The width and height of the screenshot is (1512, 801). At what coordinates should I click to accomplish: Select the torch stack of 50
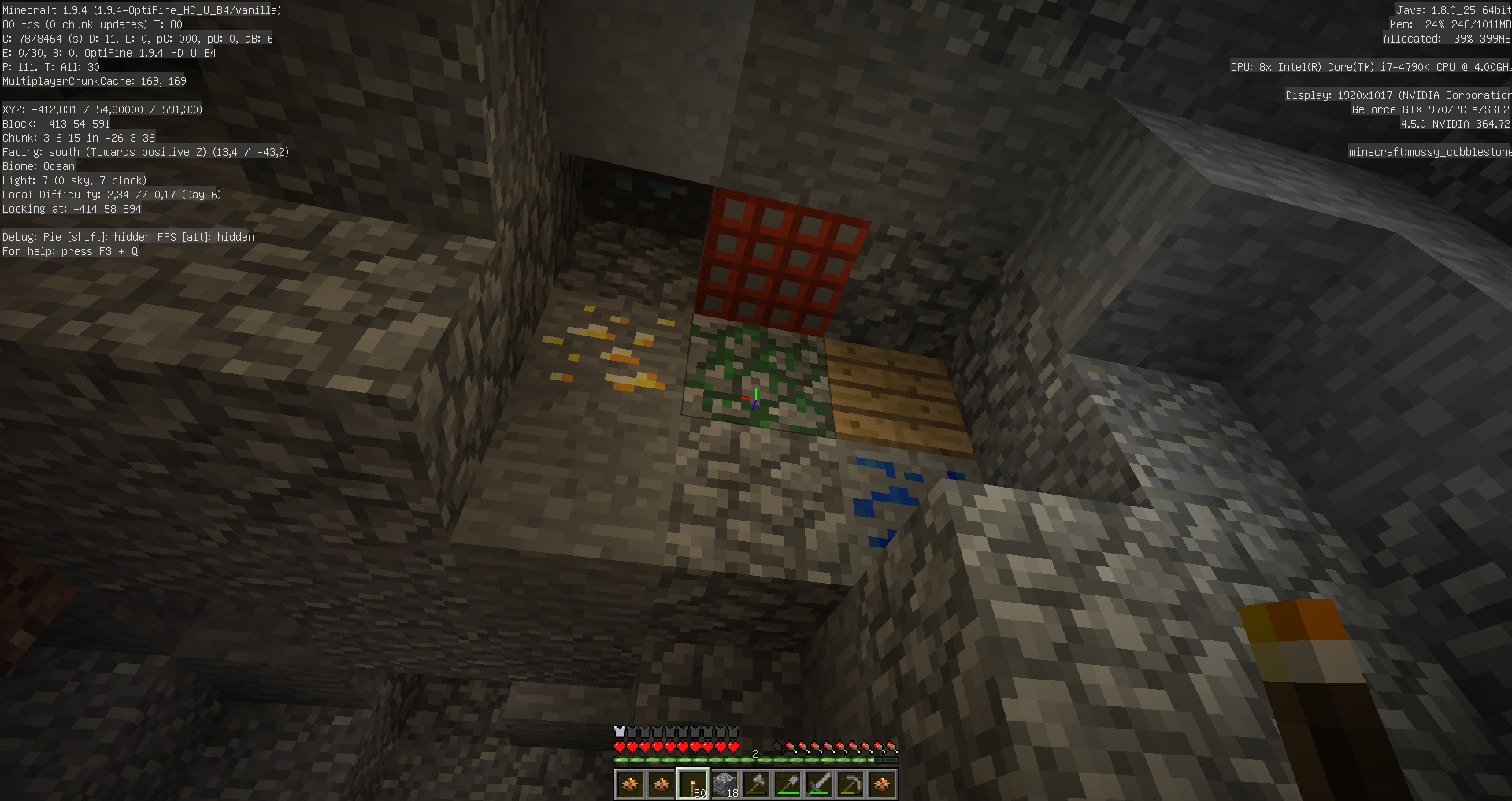693,784
